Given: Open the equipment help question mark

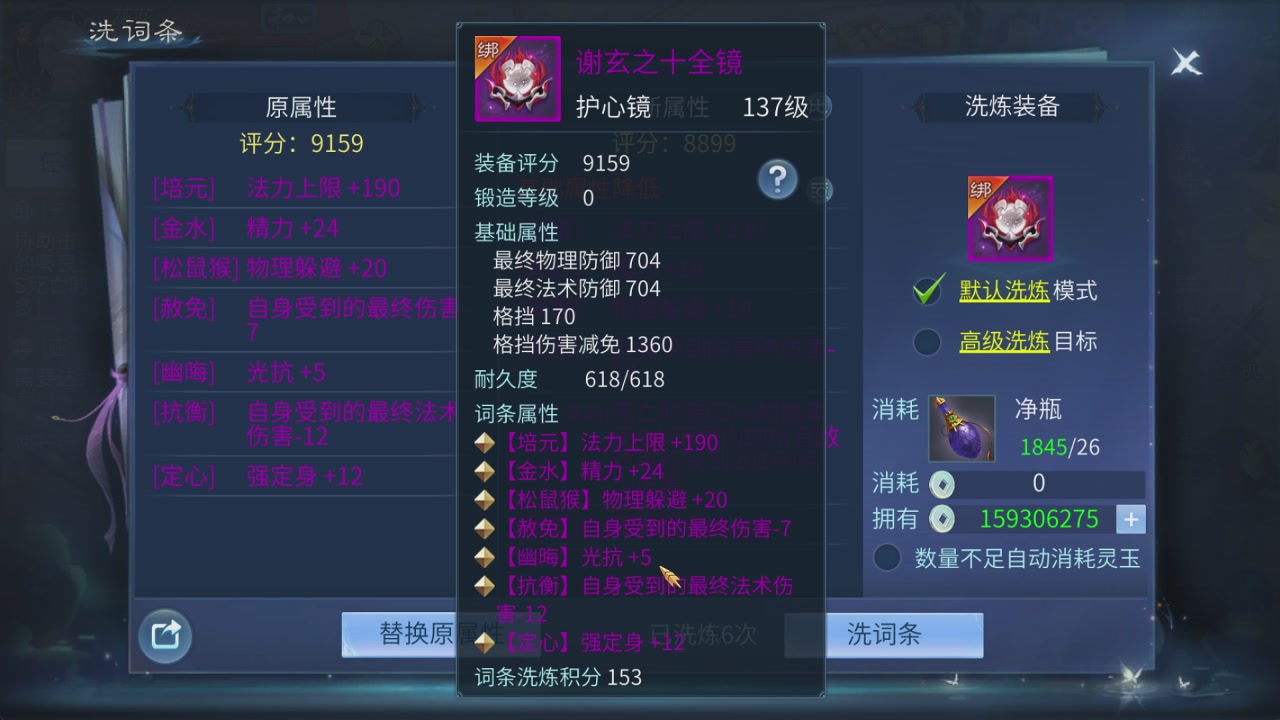Looking at the screenshot, I should (x=778, y=179).
